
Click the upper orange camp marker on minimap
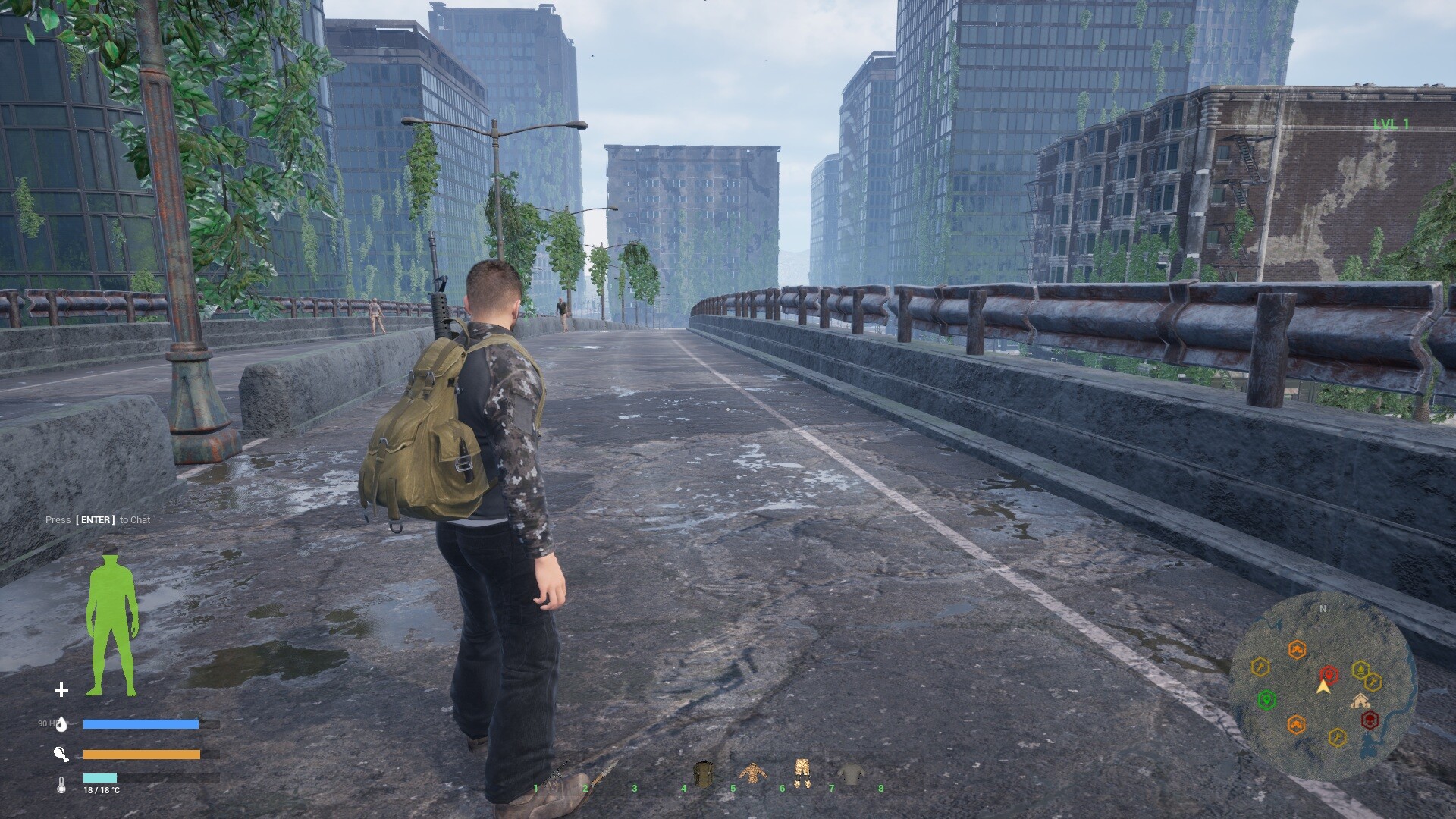pos(1298,648)
